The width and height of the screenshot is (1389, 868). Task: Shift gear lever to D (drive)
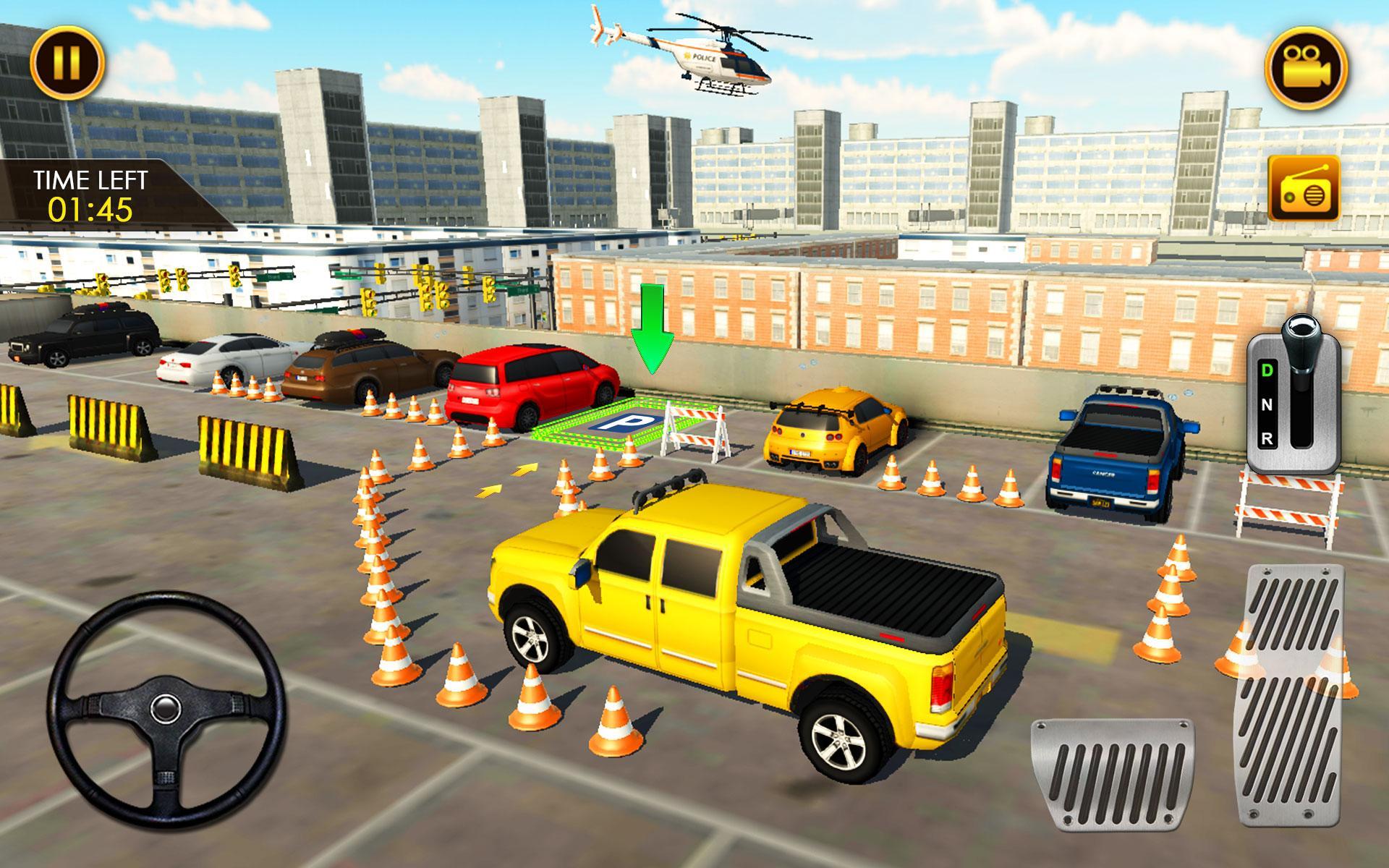pos(1267,371)
